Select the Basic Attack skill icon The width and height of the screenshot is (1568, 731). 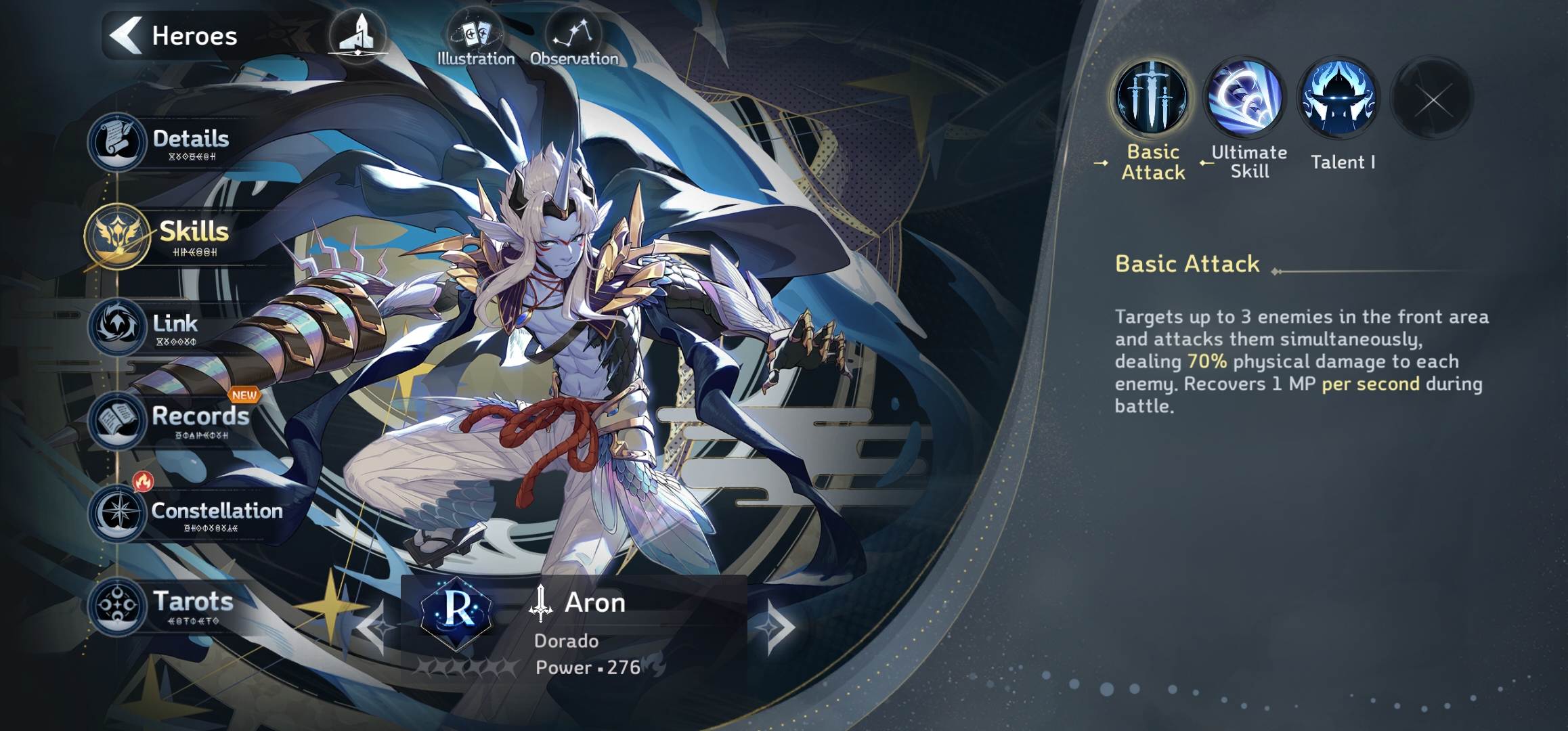click(1152, 98)
